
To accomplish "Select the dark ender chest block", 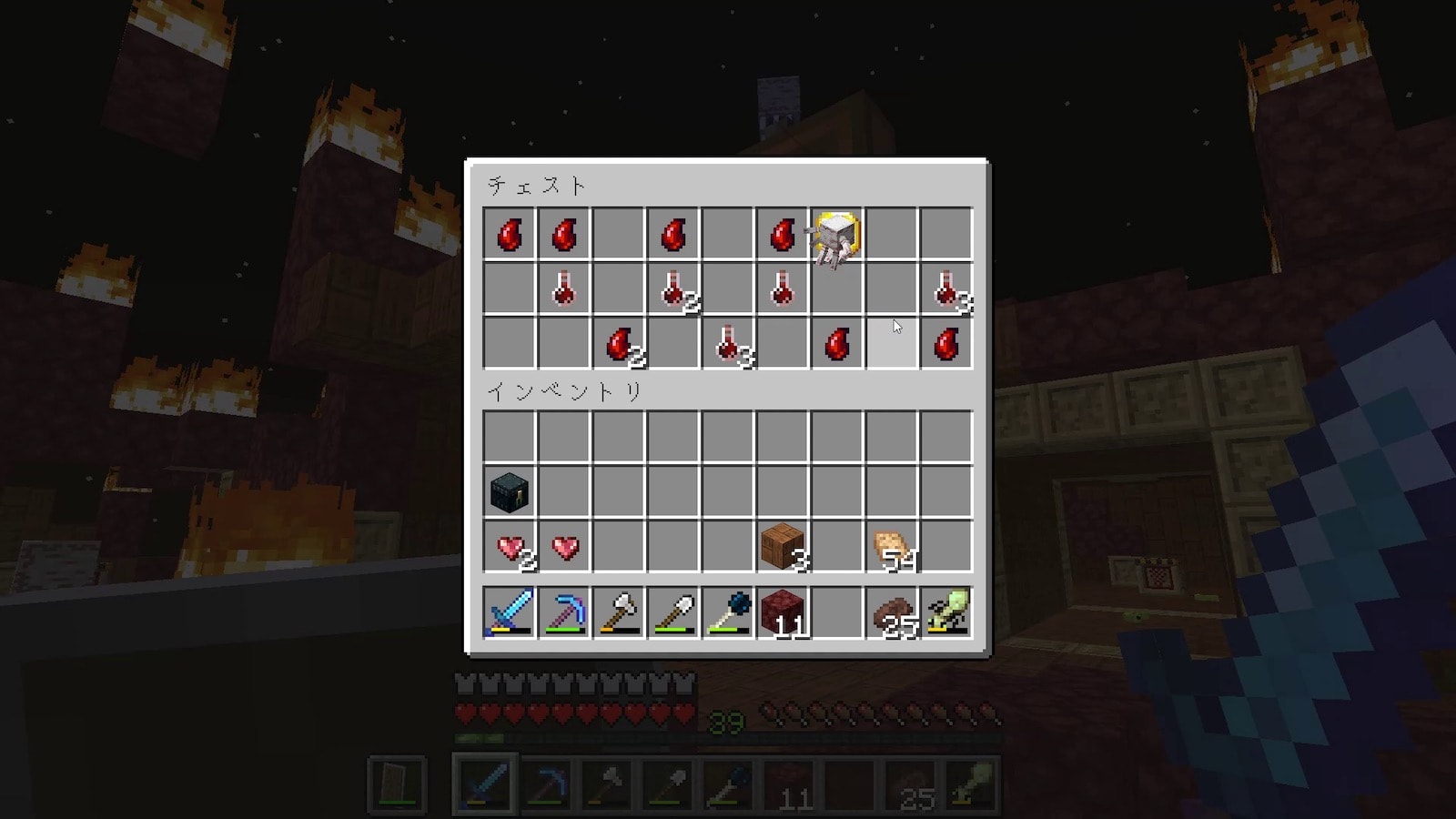I will click(x=510, y=492).
